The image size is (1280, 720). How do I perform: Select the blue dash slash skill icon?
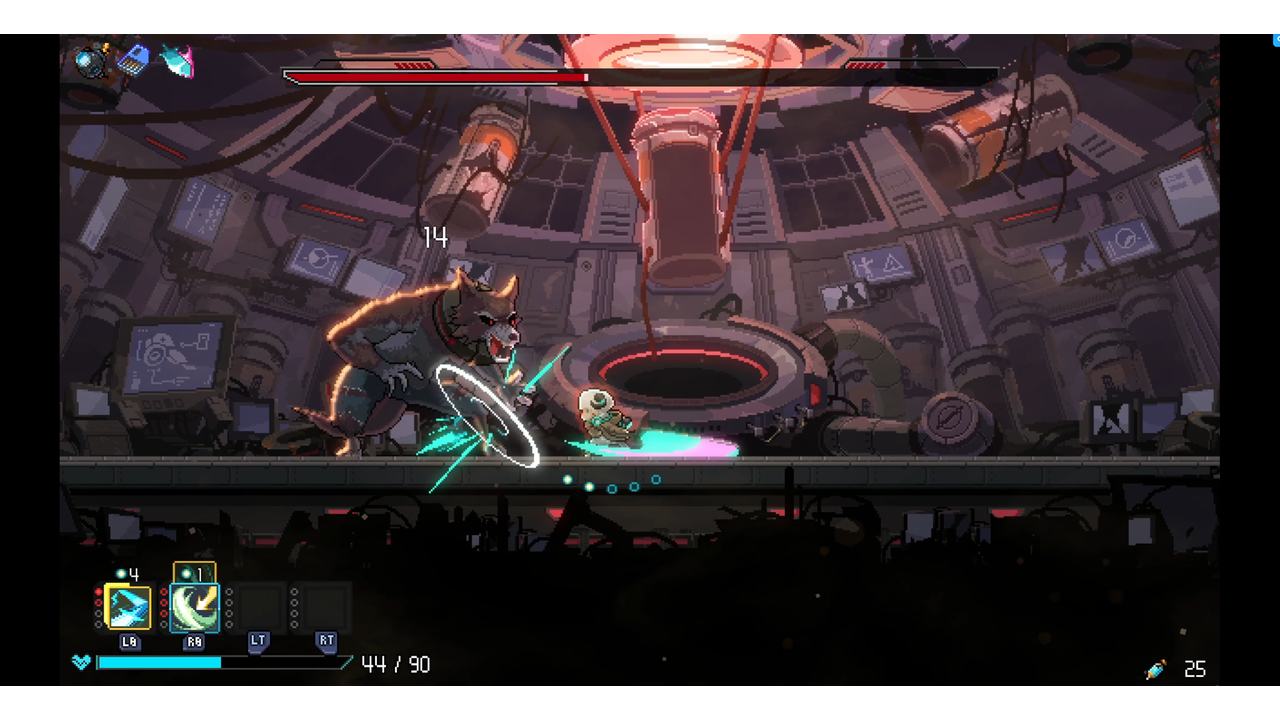128,607
